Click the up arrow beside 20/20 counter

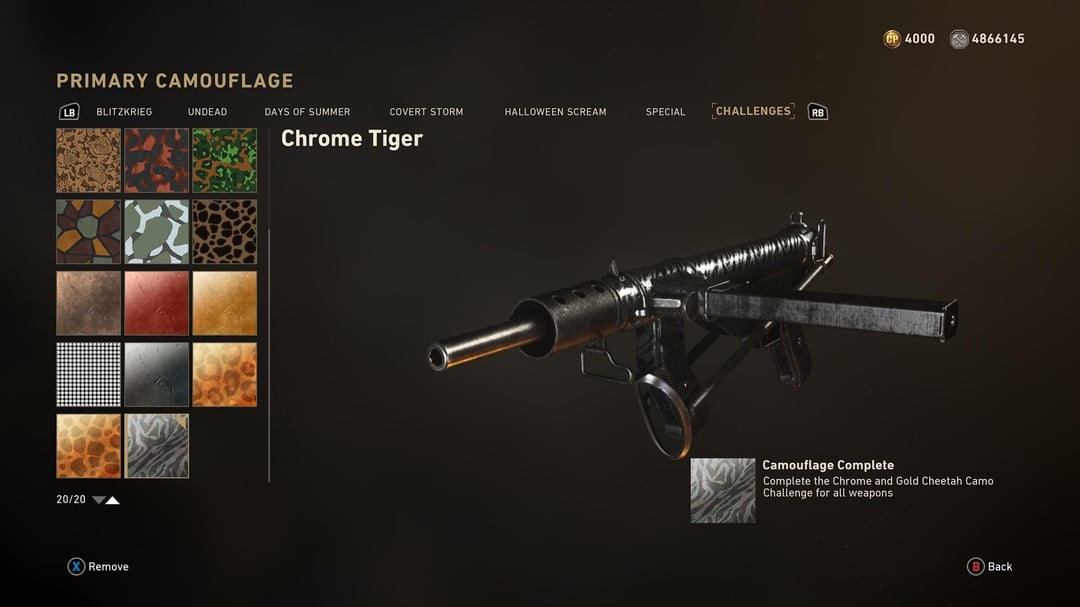113,500
